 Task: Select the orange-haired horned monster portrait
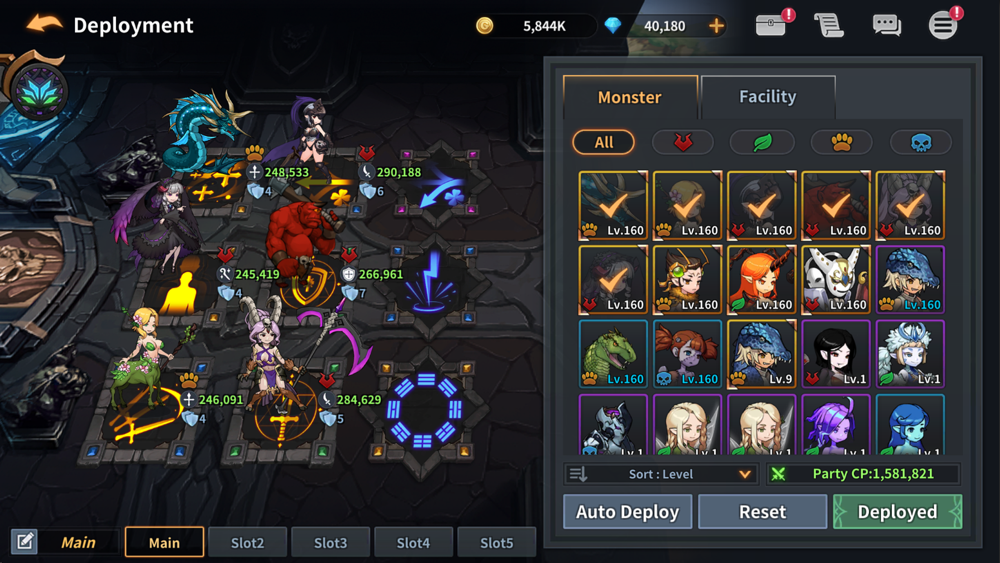coord(761,281)
